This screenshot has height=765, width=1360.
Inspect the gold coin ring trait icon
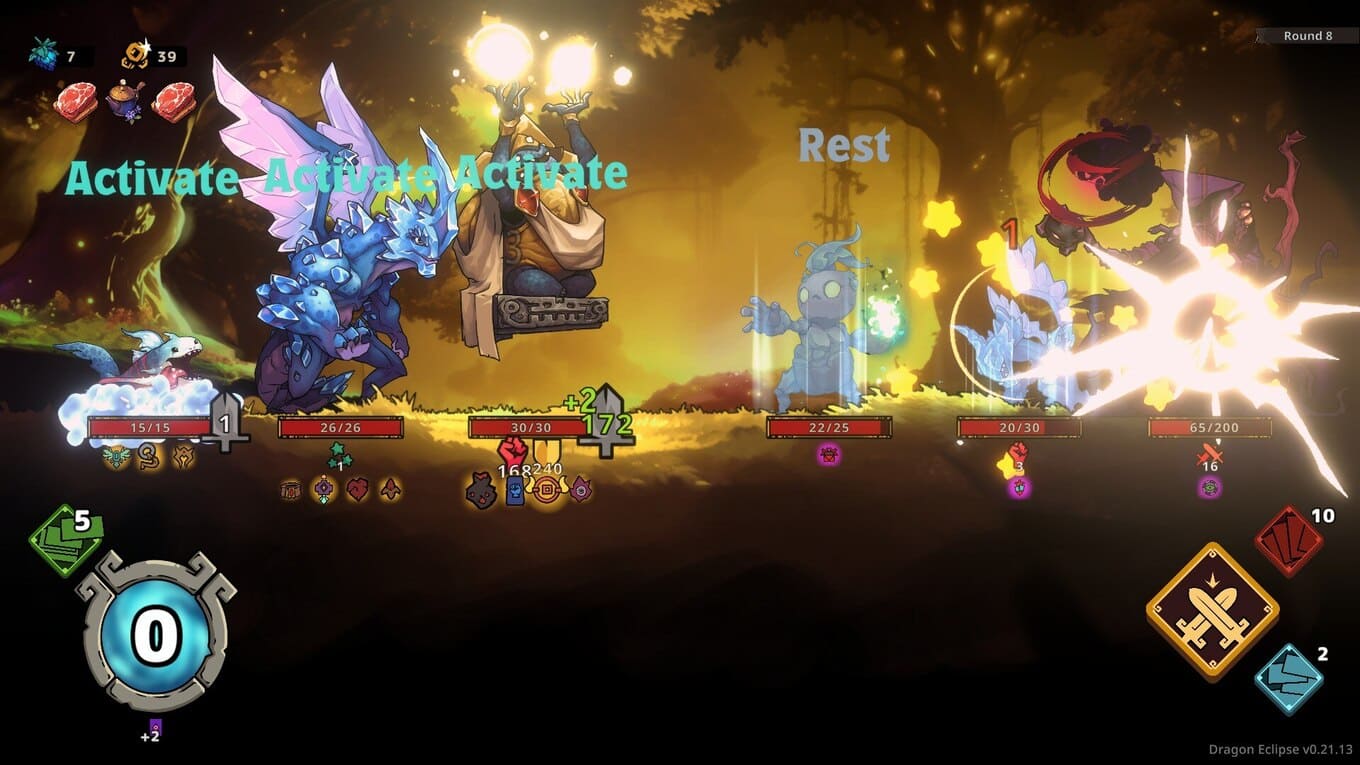[546, 490]
